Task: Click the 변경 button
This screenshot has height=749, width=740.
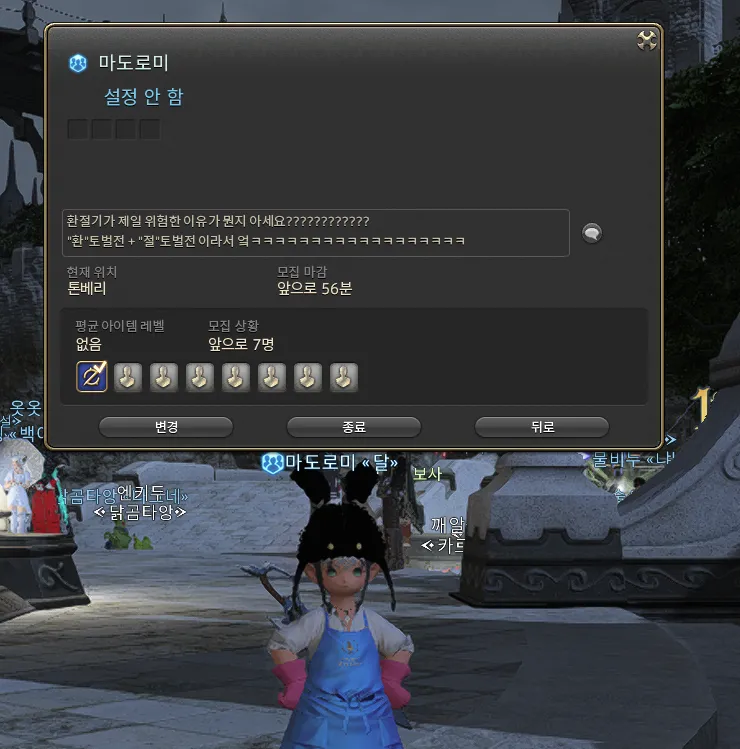Action: pyautogui.click(x=166, y=427)
